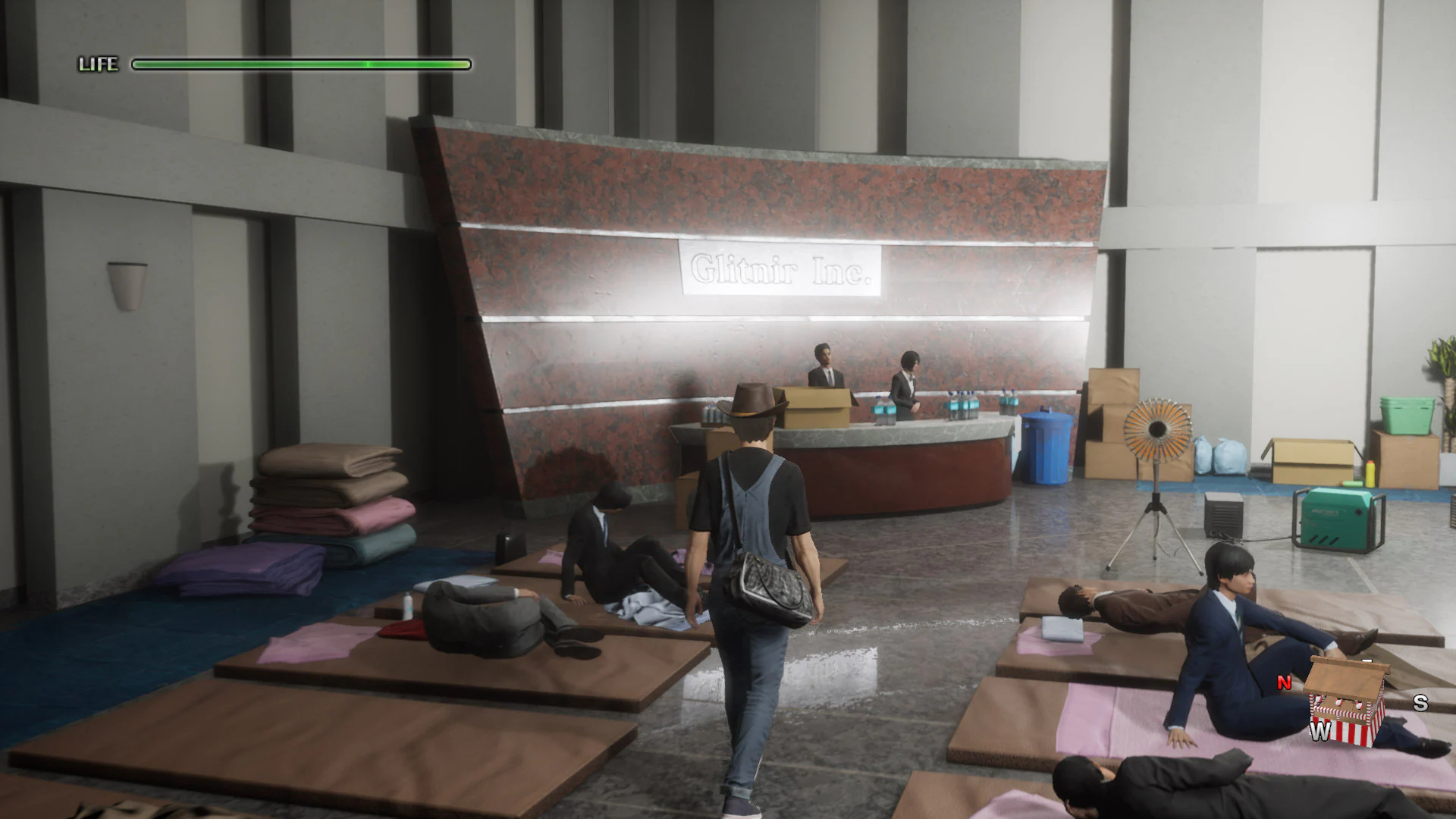Screen dimensions: 1456x819
Task: Select the hand sanitizer bottle beside the mat
Action: pyautogui.click(x=407, y=605)
